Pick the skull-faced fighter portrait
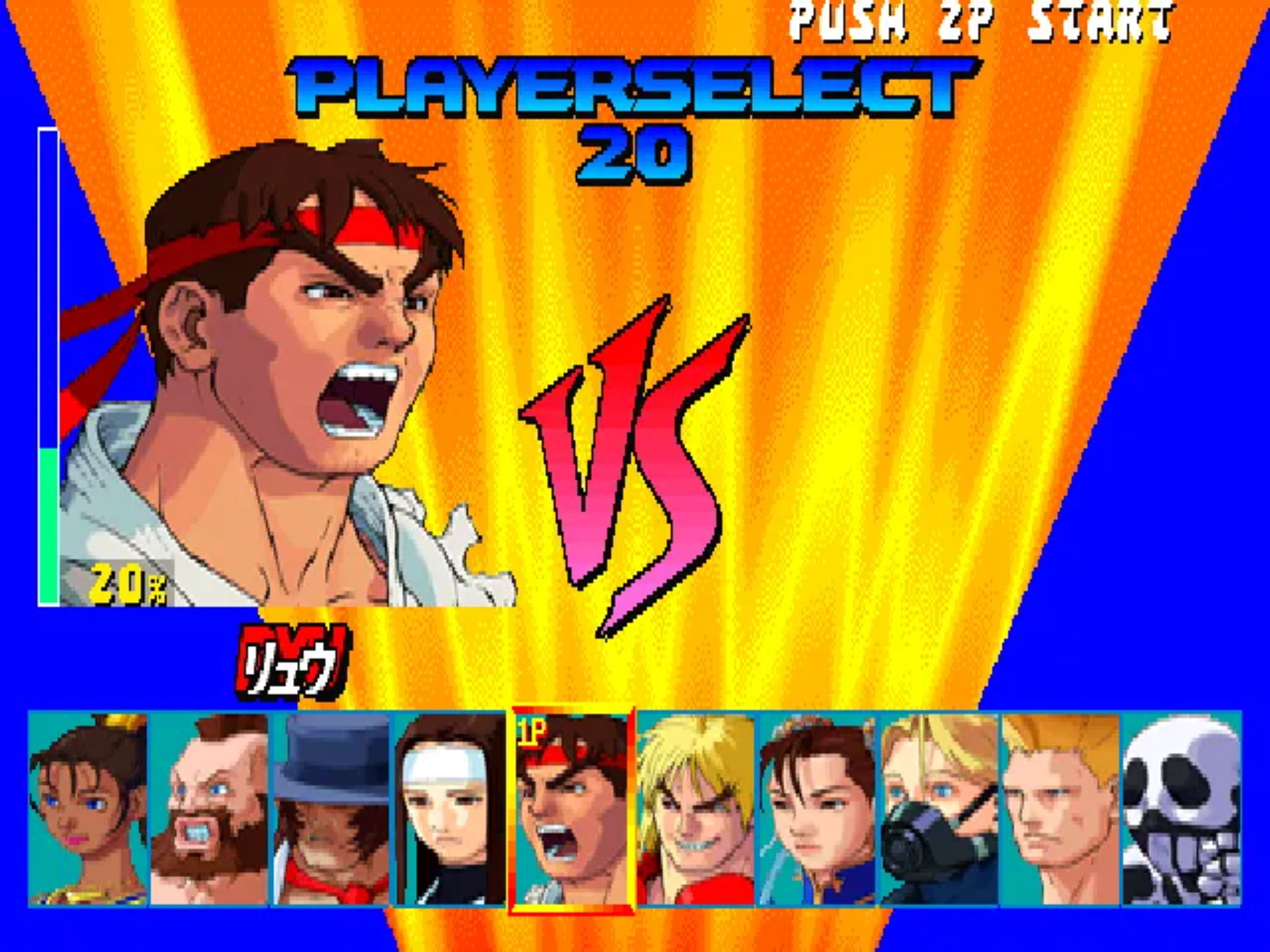Image resolution: width=1270 pixels, height=952 pixels. pos(1181,809)
